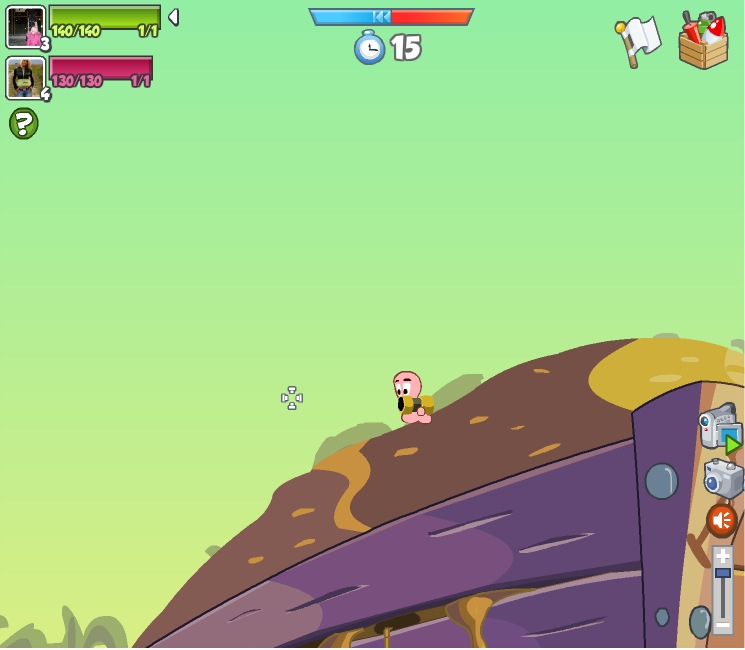Zoom in with the plus button
The height and width of the screenshot is (650, 745).
tap(722, 557)
